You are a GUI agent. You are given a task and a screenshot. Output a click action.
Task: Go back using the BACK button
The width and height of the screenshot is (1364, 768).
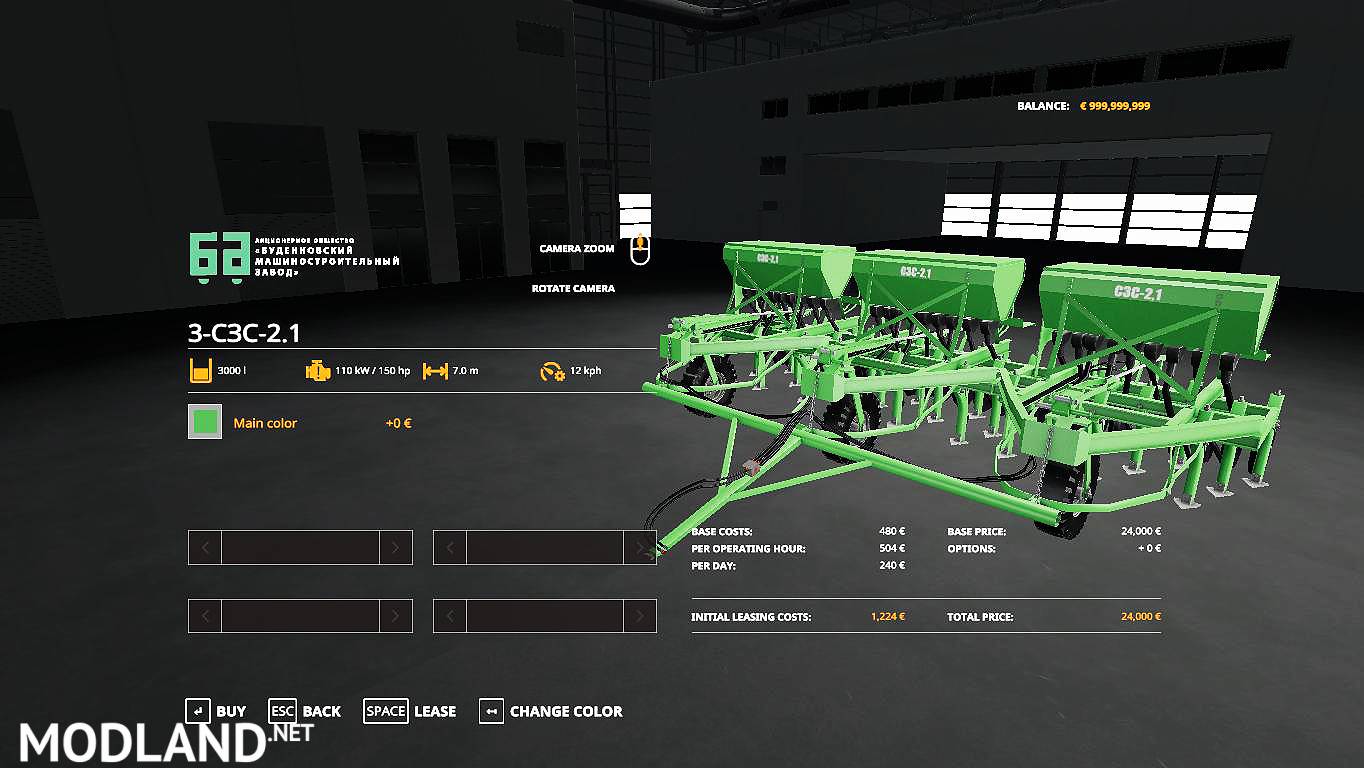(x=305, y=711)
